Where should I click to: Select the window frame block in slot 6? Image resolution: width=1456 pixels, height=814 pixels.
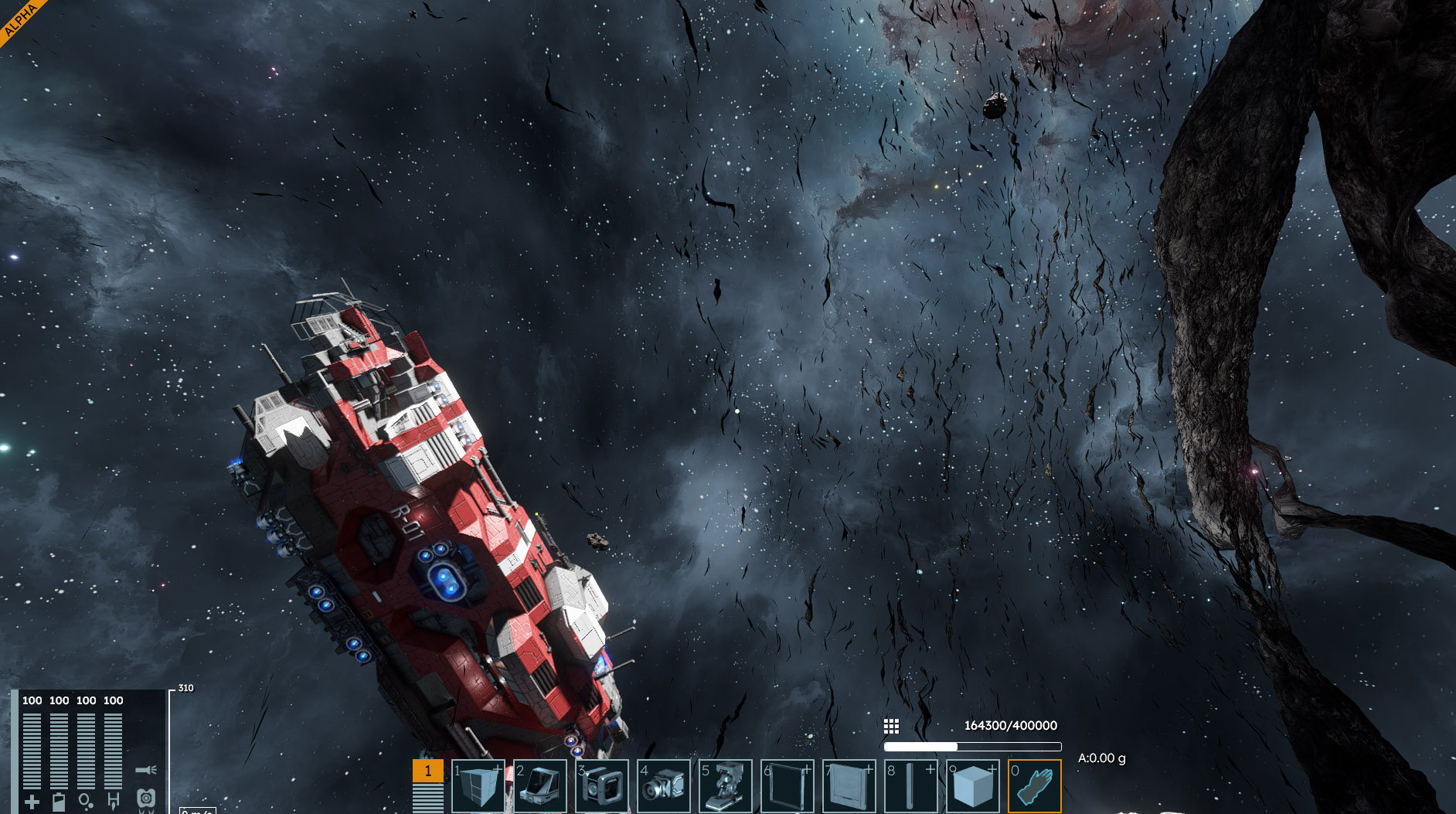click(x=787, y=786)
